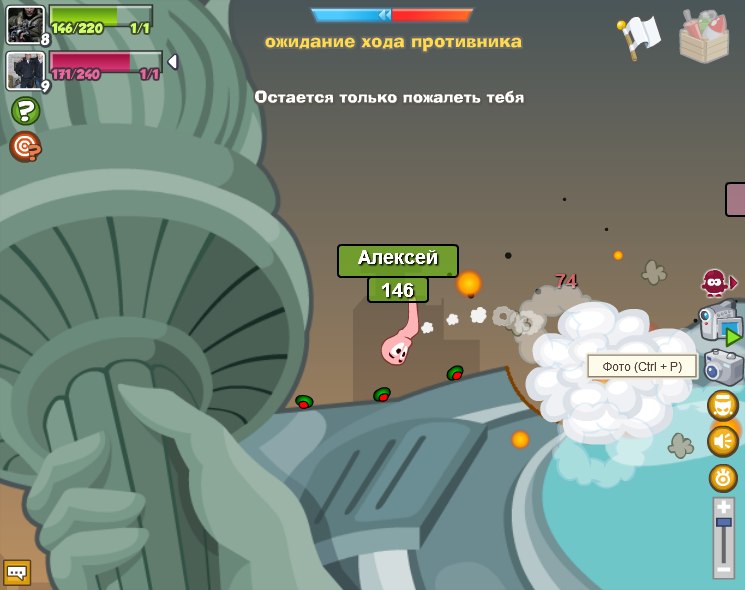Click the white surrender flag
The image size is (745, 590).
pyautogui.click(x=640, y=35)
